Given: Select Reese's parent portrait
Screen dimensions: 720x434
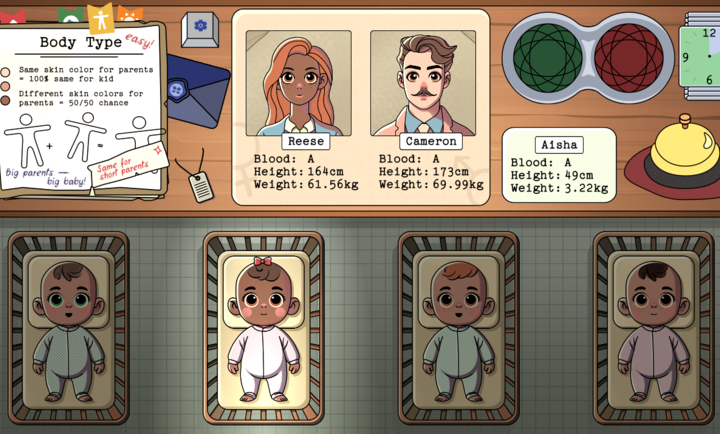Looking at the screenshot, I should [x=298, y=82].
